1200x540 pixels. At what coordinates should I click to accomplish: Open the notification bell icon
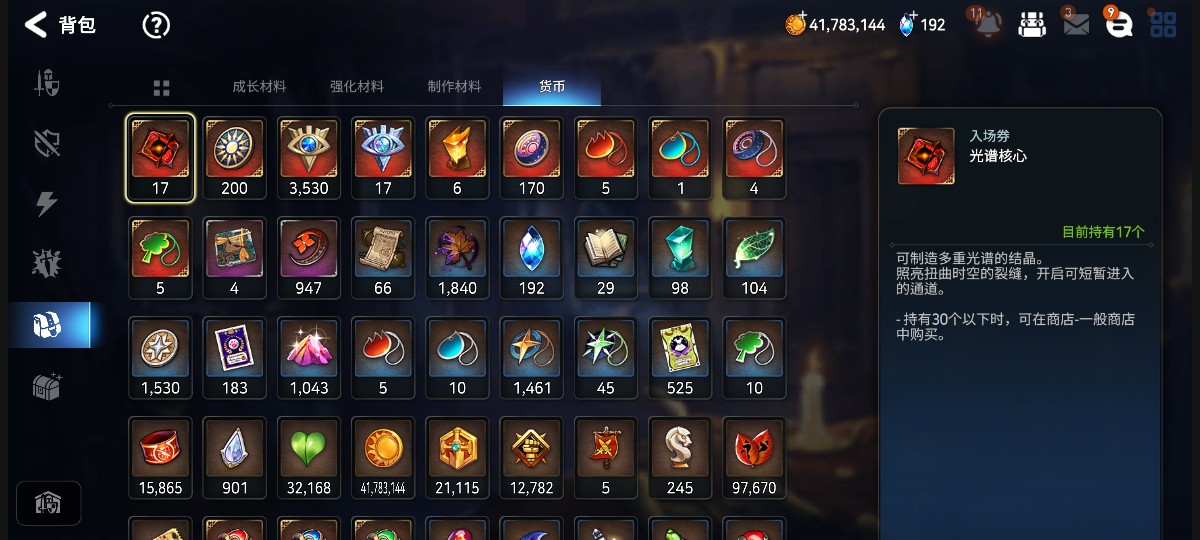tap(988, 24)
